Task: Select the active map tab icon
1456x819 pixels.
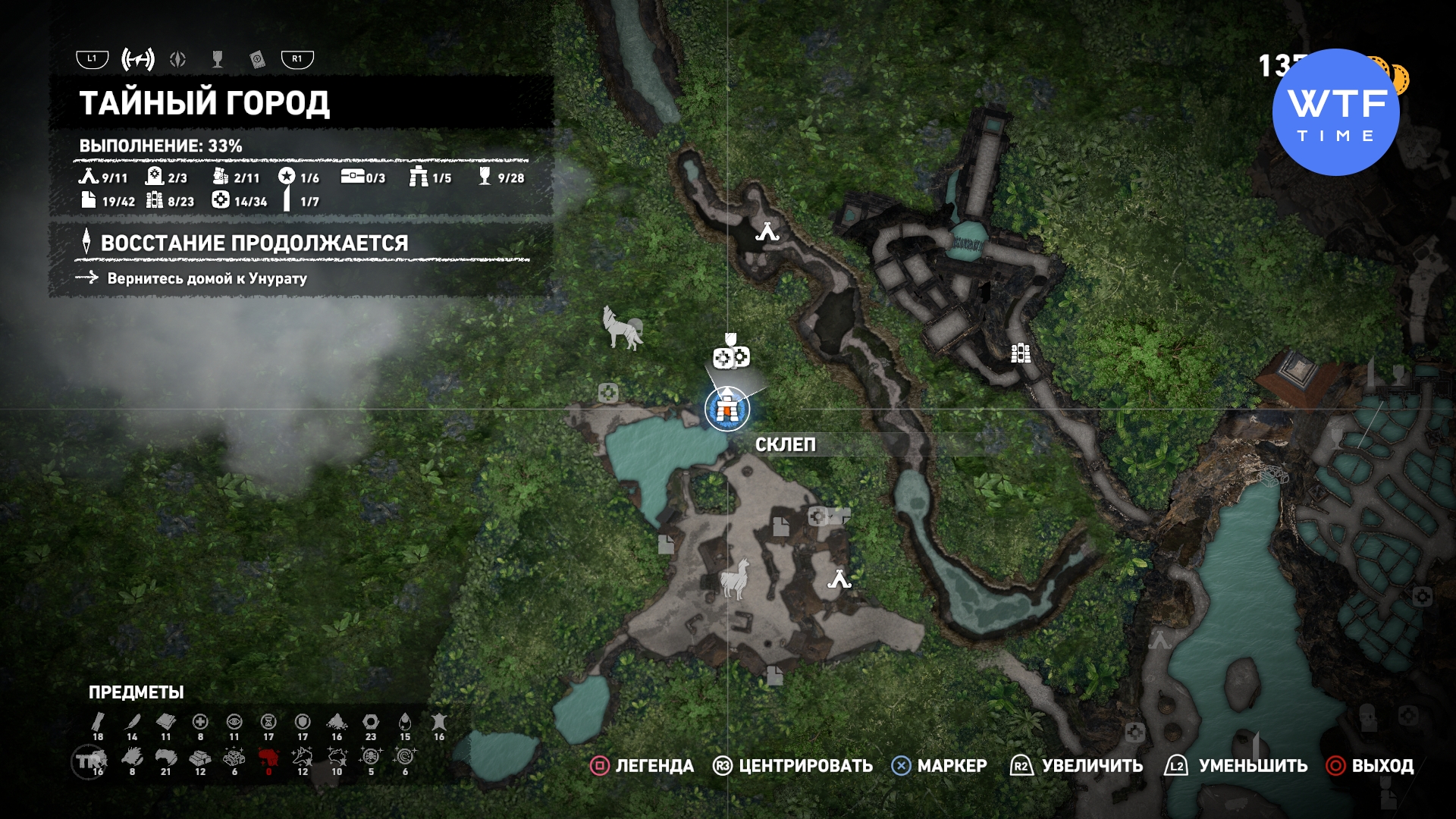Action: tap(138, 59)
